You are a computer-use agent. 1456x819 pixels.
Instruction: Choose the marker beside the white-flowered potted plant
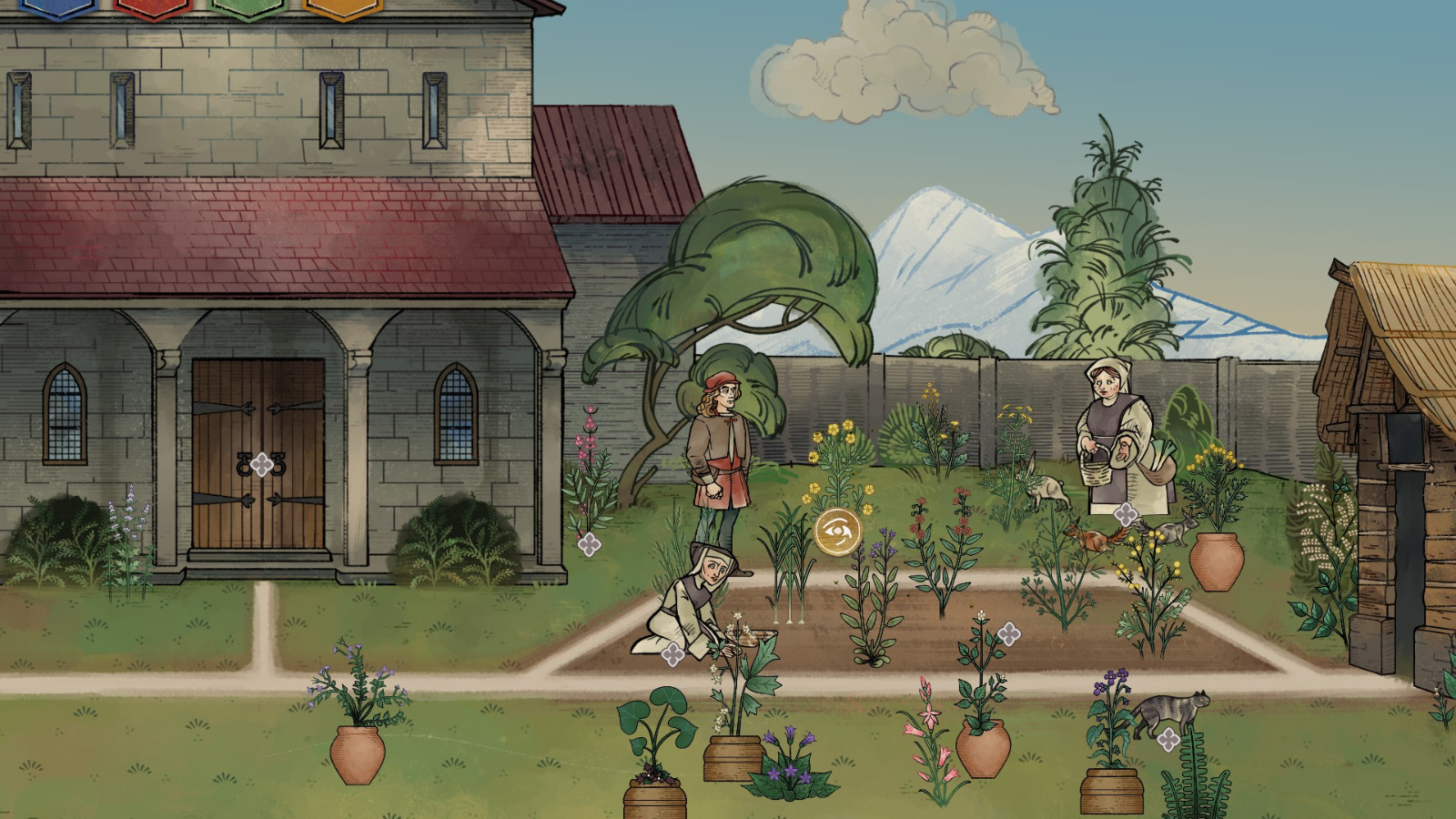(1008, 633)
